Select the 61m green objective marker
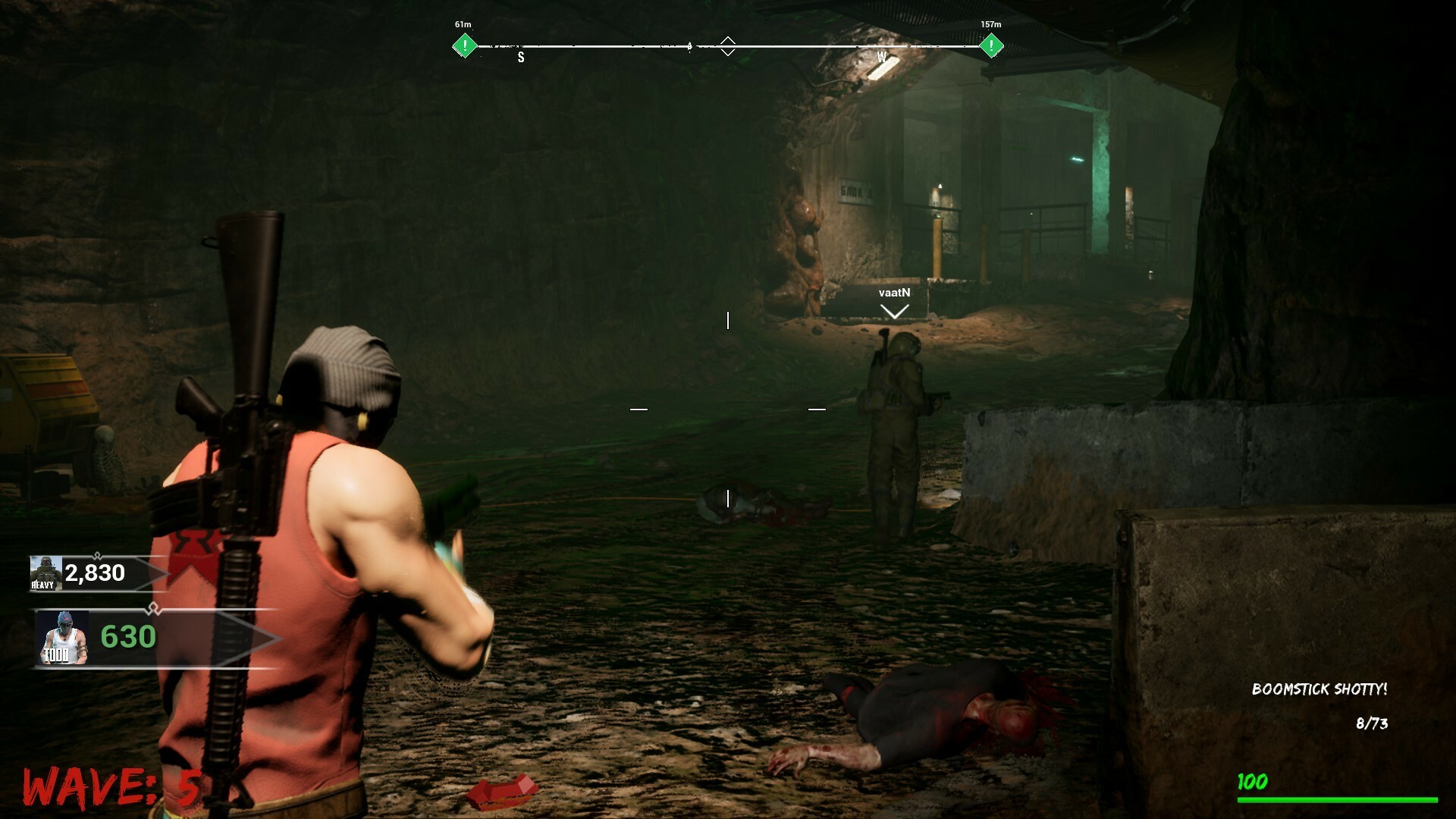The image size is (1456, 819). coord(463,45)
